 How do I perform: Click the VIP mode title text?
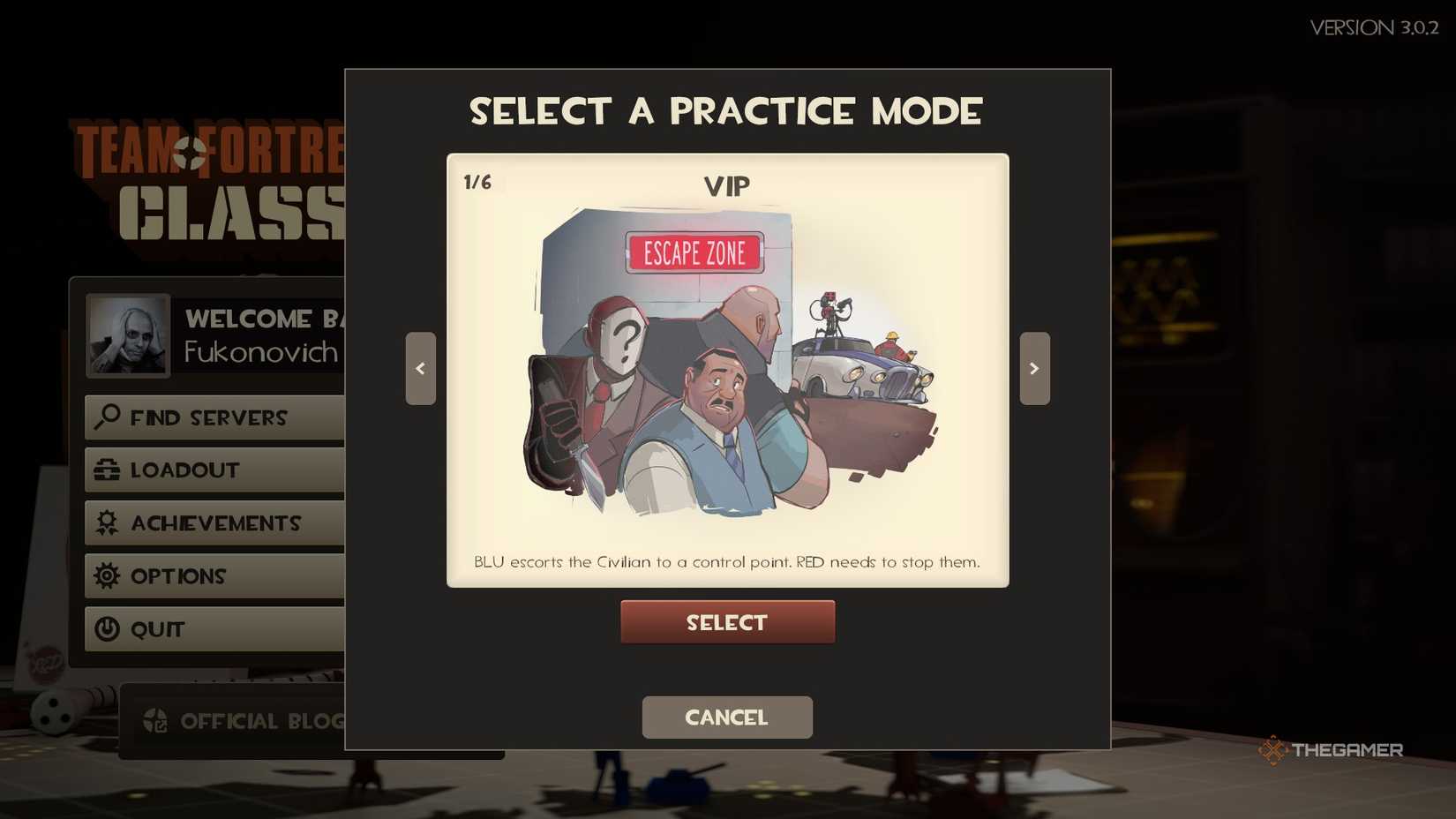point(727,185)
